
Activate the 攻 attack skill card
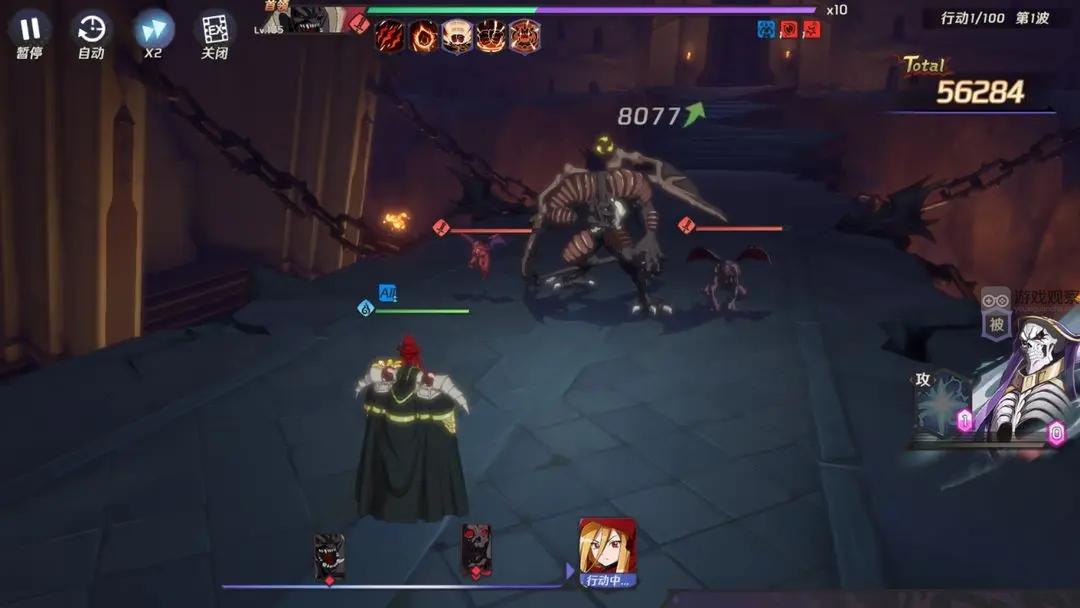[x=942, y=405]
